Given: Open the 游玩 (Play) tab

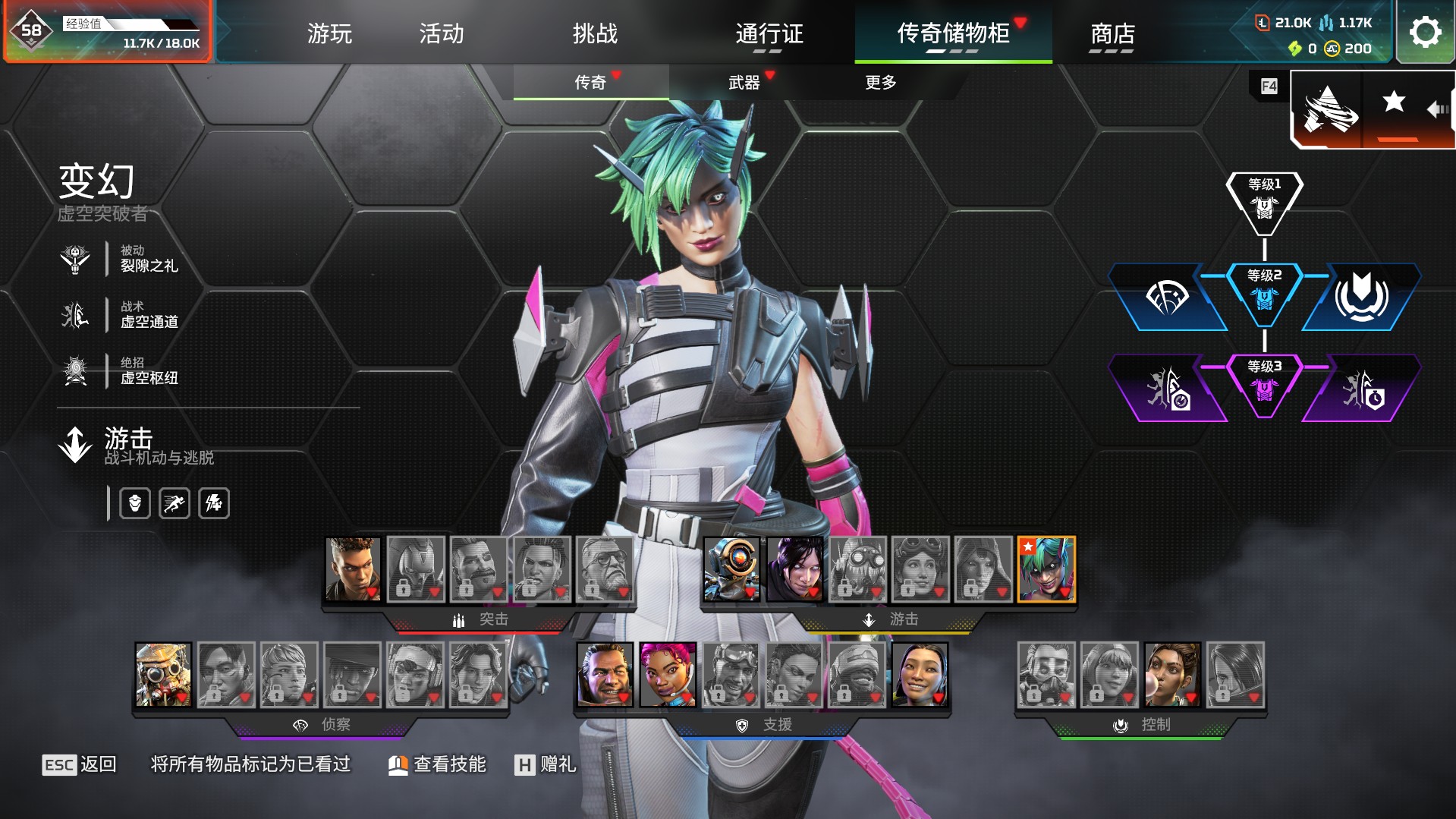Looking at the screenshot, I should [x=329, y=33].
